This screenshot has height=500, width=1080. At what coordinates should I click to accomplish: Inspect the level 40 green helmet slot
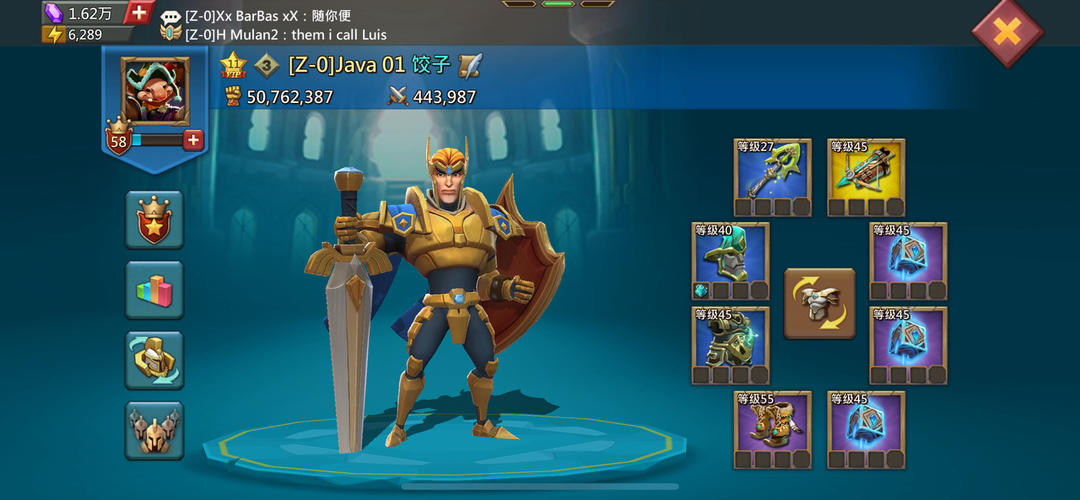pos(730,261)
